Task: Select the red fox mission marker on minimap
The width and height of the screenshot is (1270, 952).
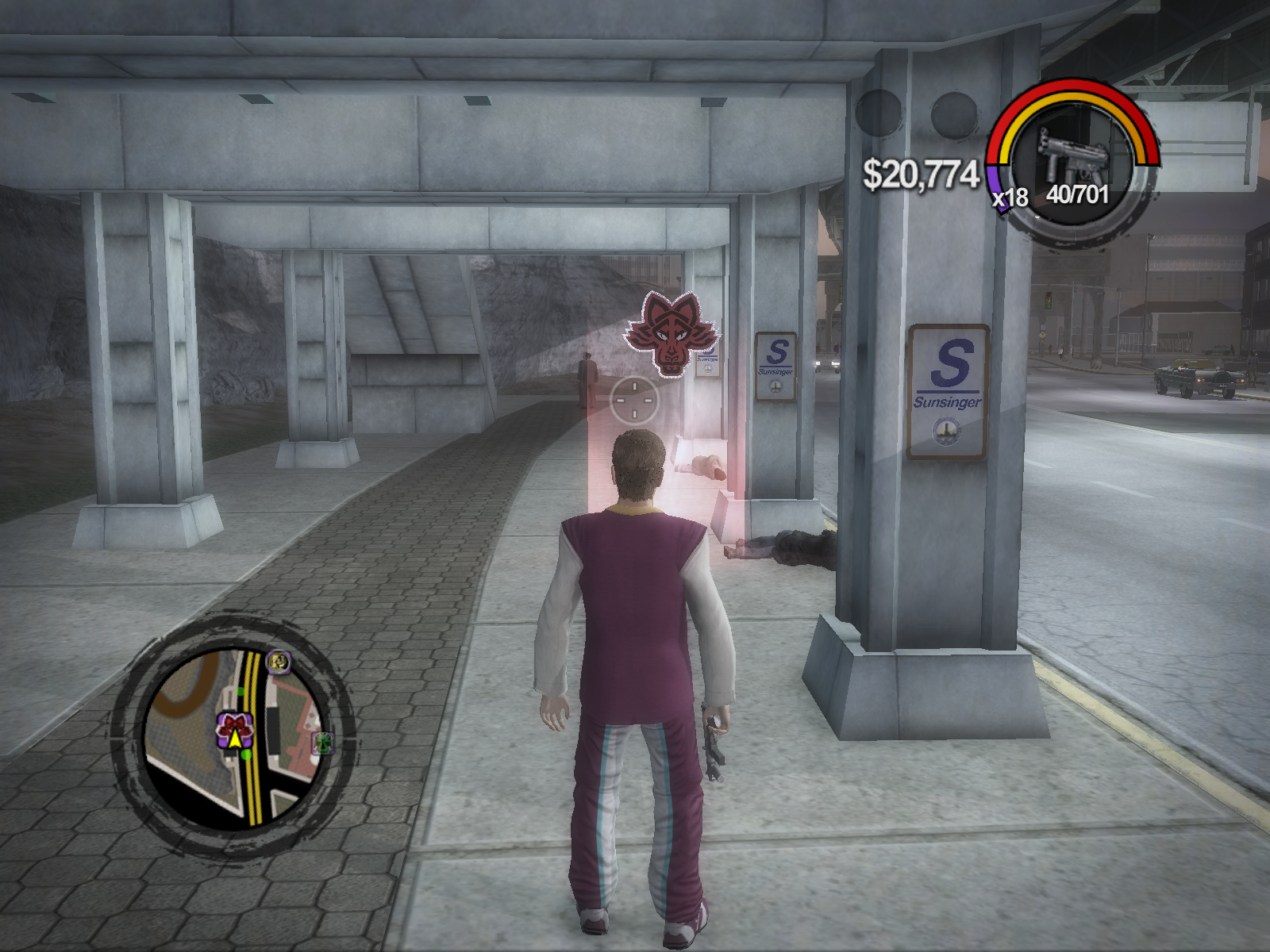Action: 234,724
